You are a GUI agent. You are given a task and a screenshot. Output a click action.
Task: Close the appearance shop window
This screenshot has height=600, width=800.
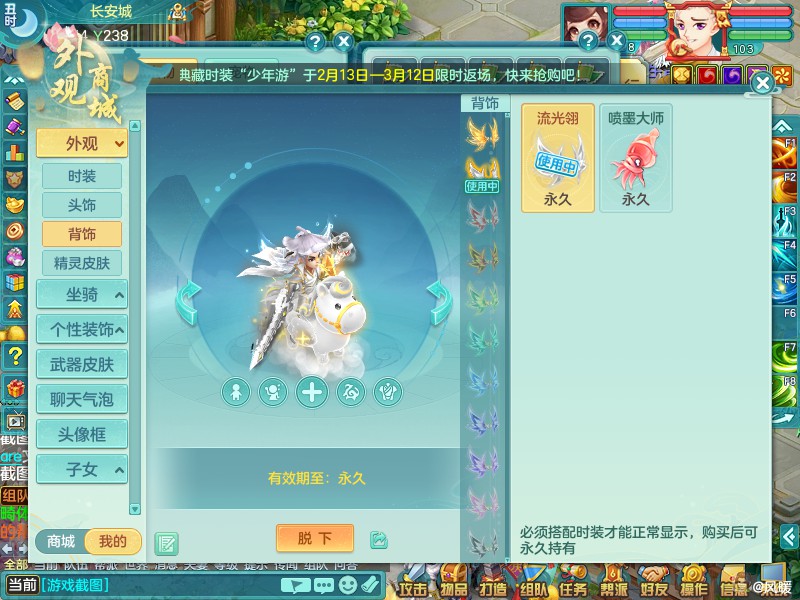coord(762,83)
